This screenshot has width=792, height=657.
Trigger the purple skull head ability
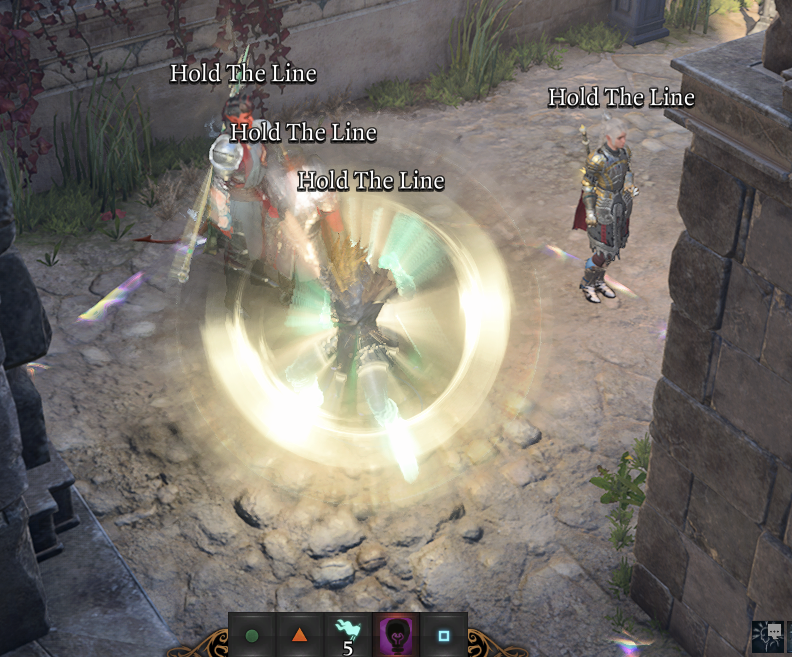(396, 634)
